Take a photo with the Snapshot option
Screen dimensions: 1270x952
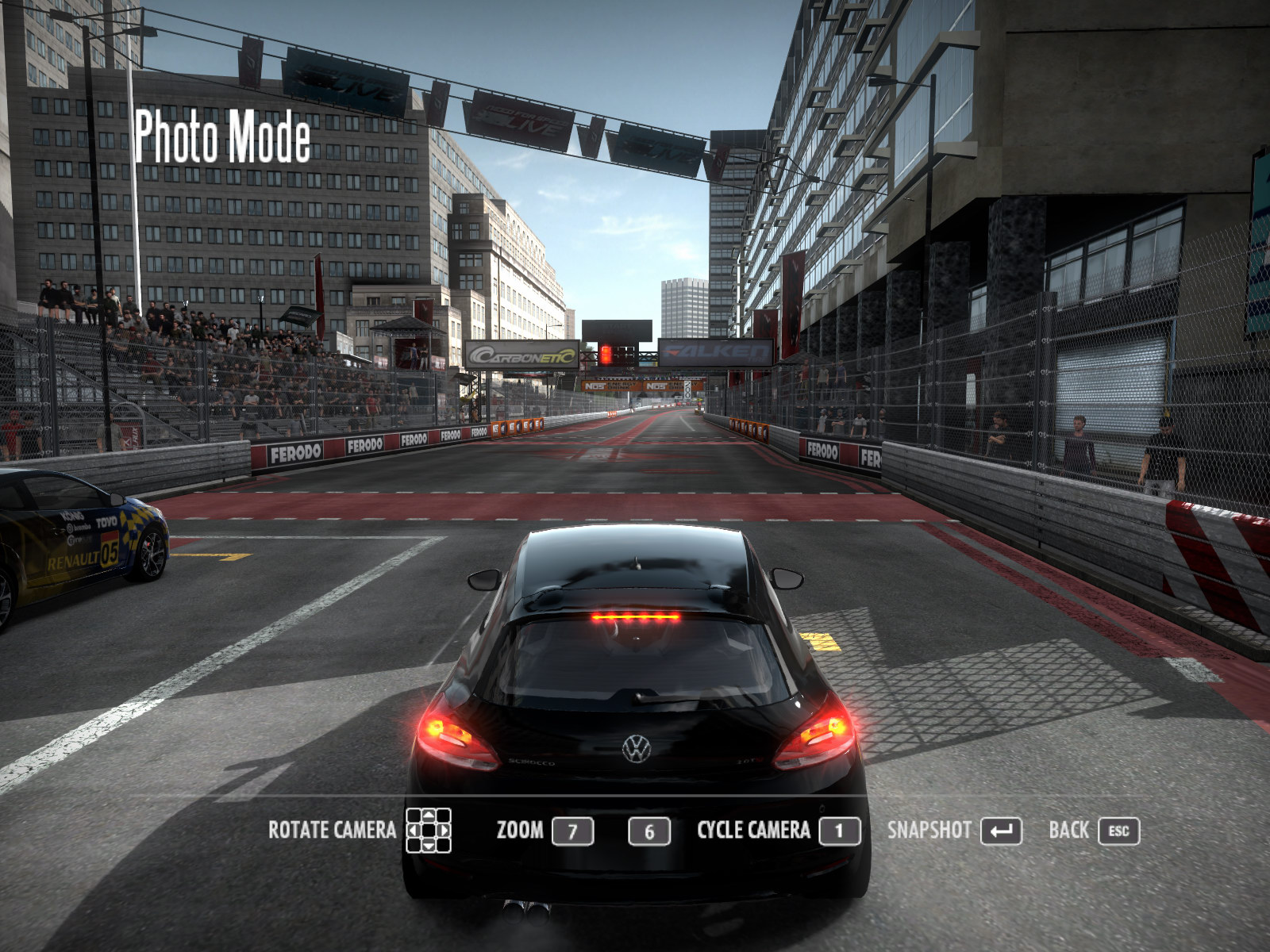tap(952, 831)
